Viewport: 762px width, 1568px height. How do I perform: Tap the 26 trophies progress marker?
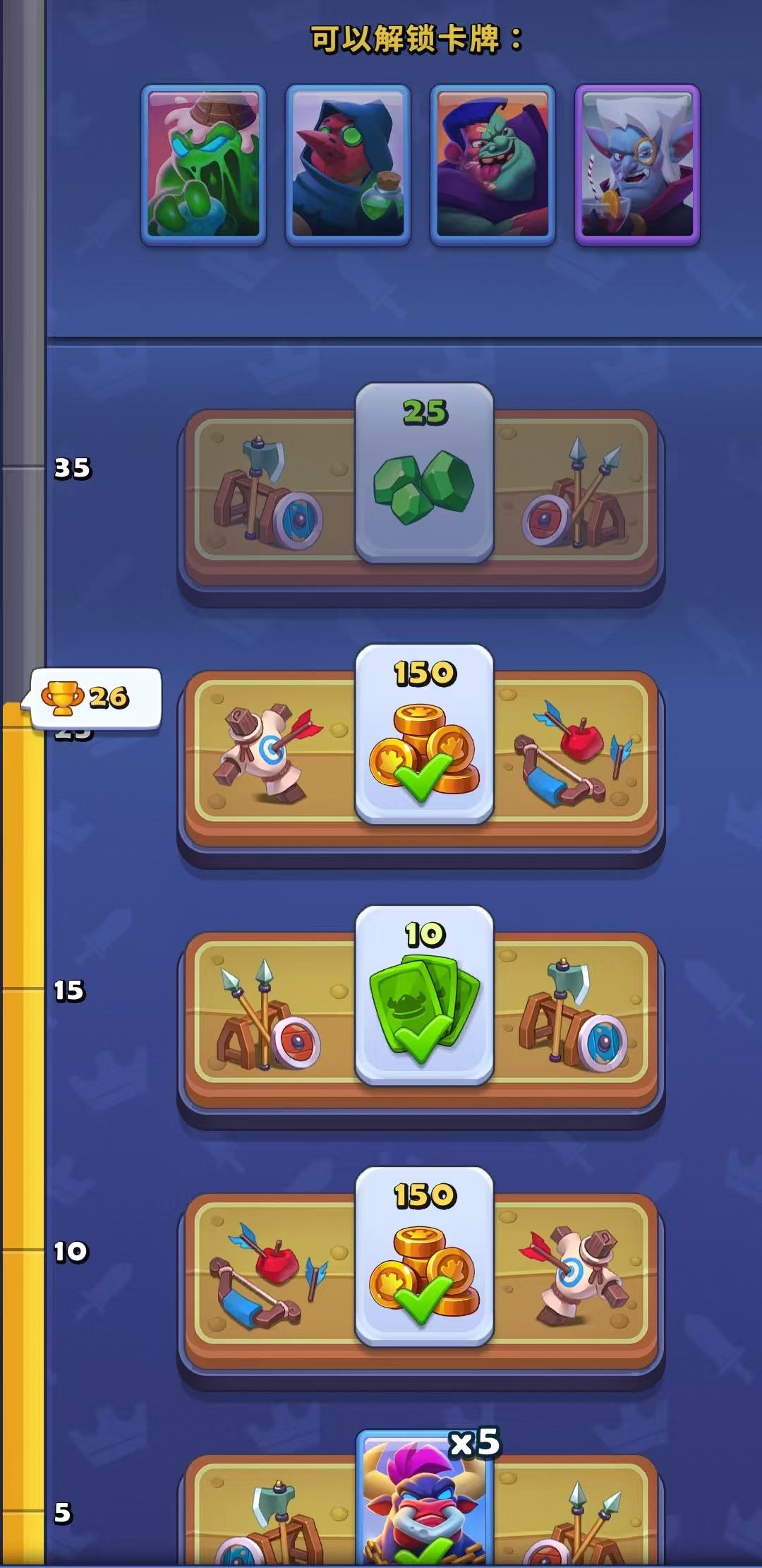95,698
